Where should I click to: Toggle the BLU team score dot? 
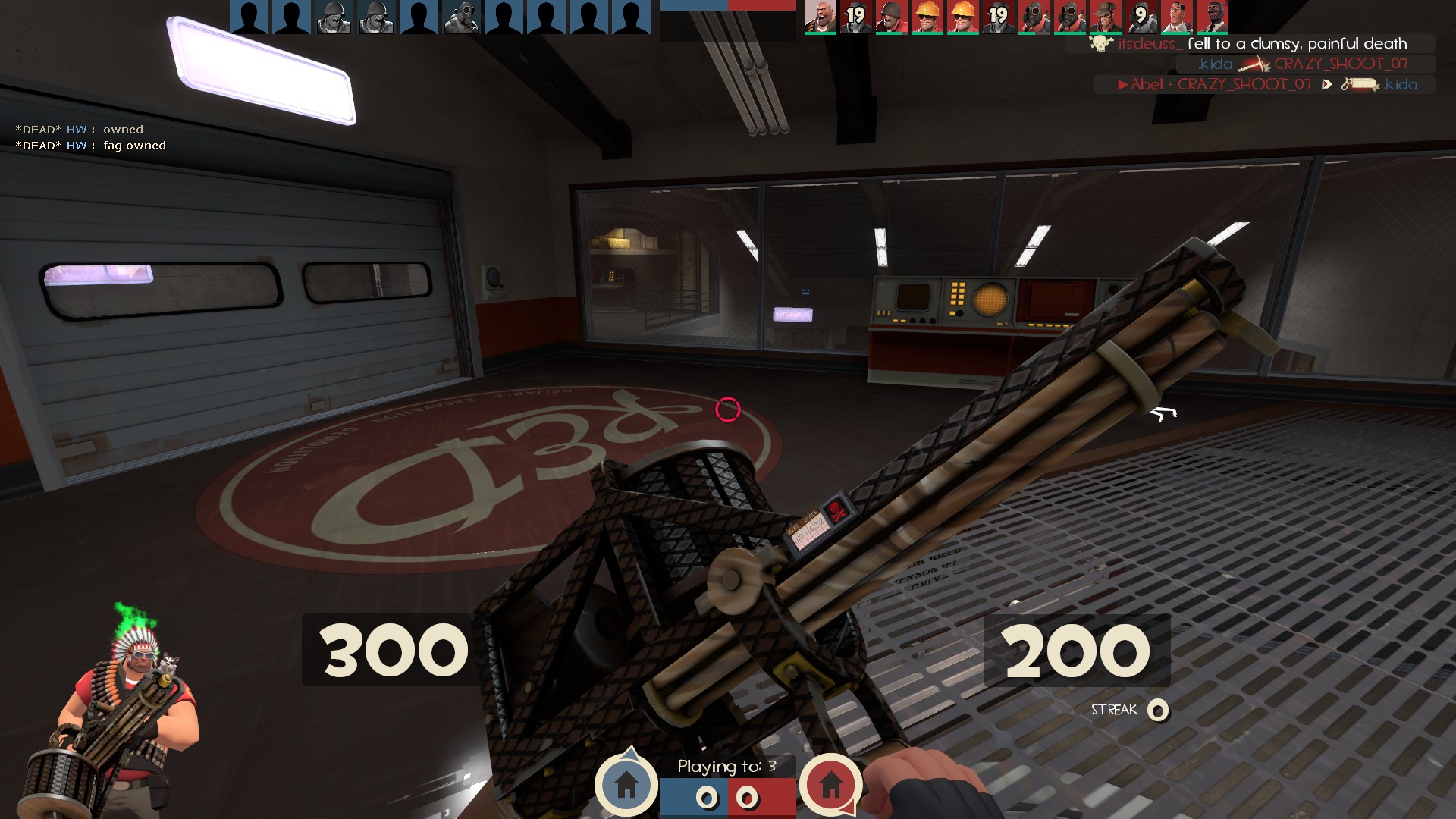point(707,798)
